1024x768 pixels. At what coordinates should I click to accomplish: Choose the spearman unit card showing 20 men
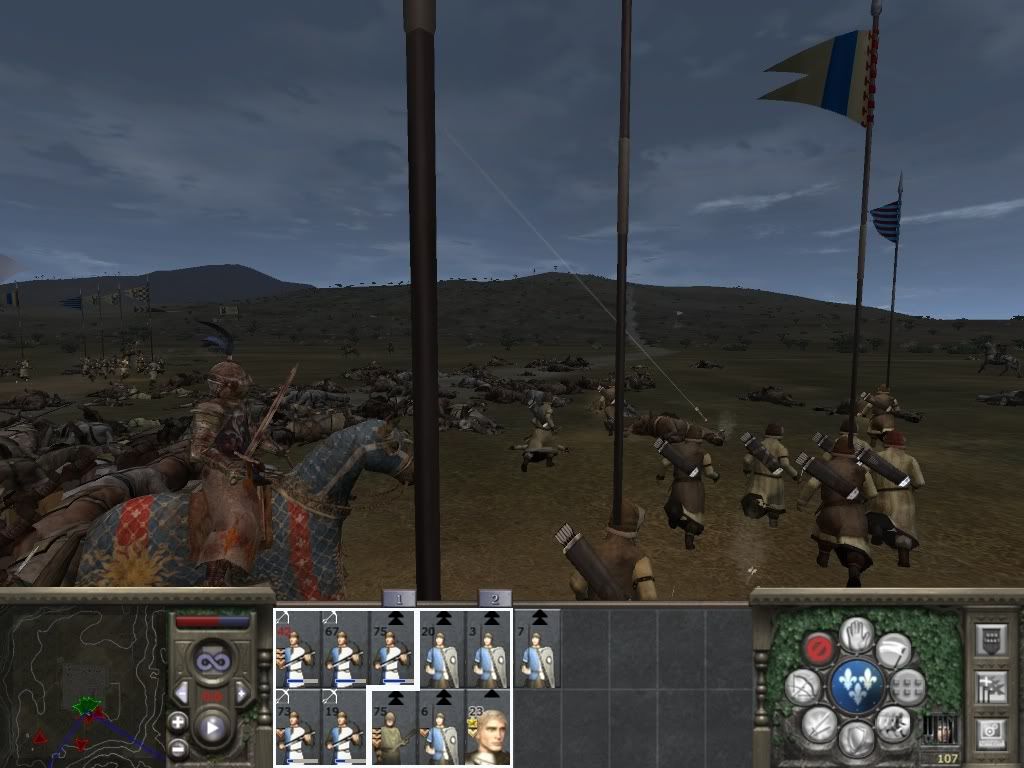[441, 648]
